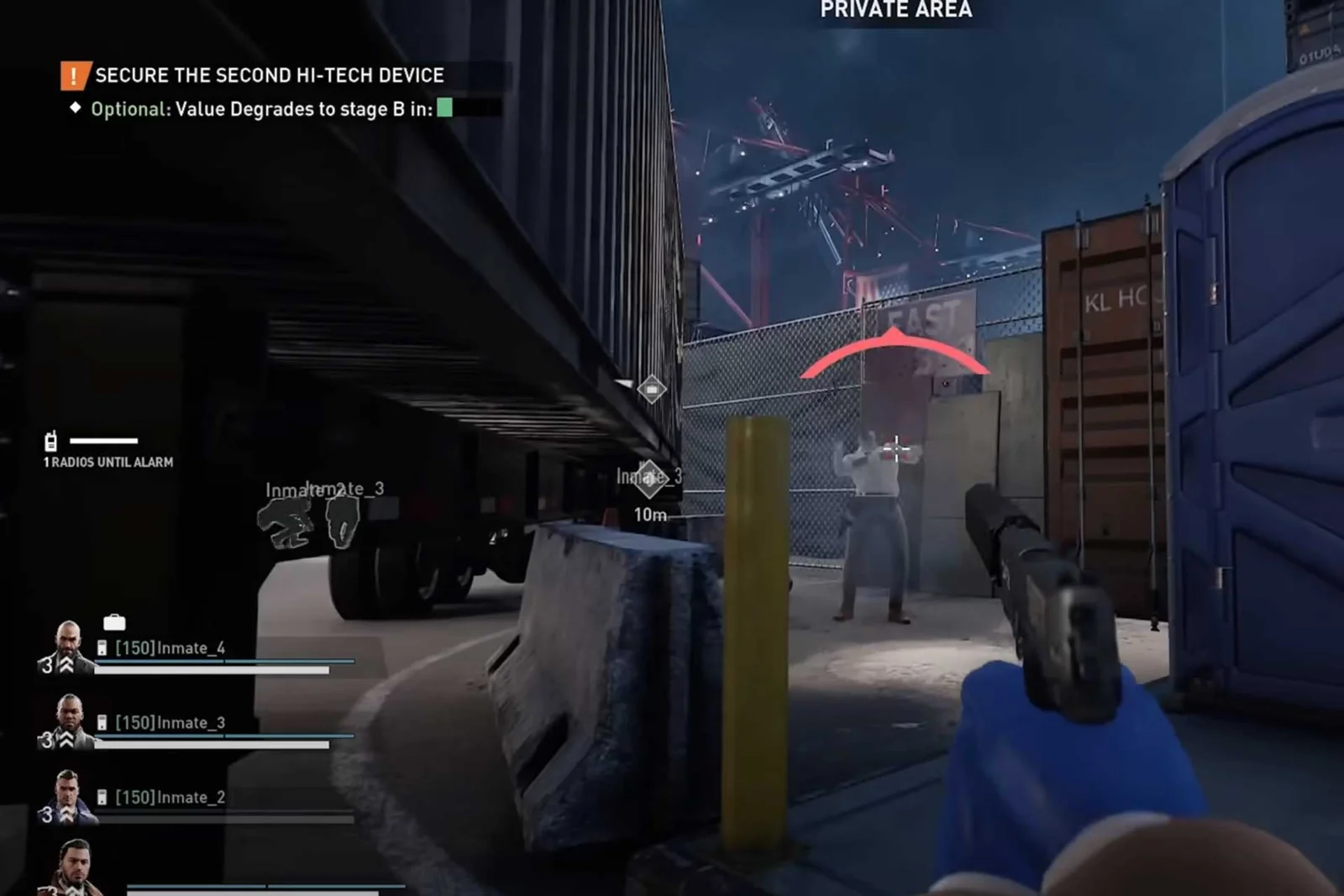Click the radio icon above the alarm counter
Image resolution: width=1344 pixels, height=896 pixels.
51,441
